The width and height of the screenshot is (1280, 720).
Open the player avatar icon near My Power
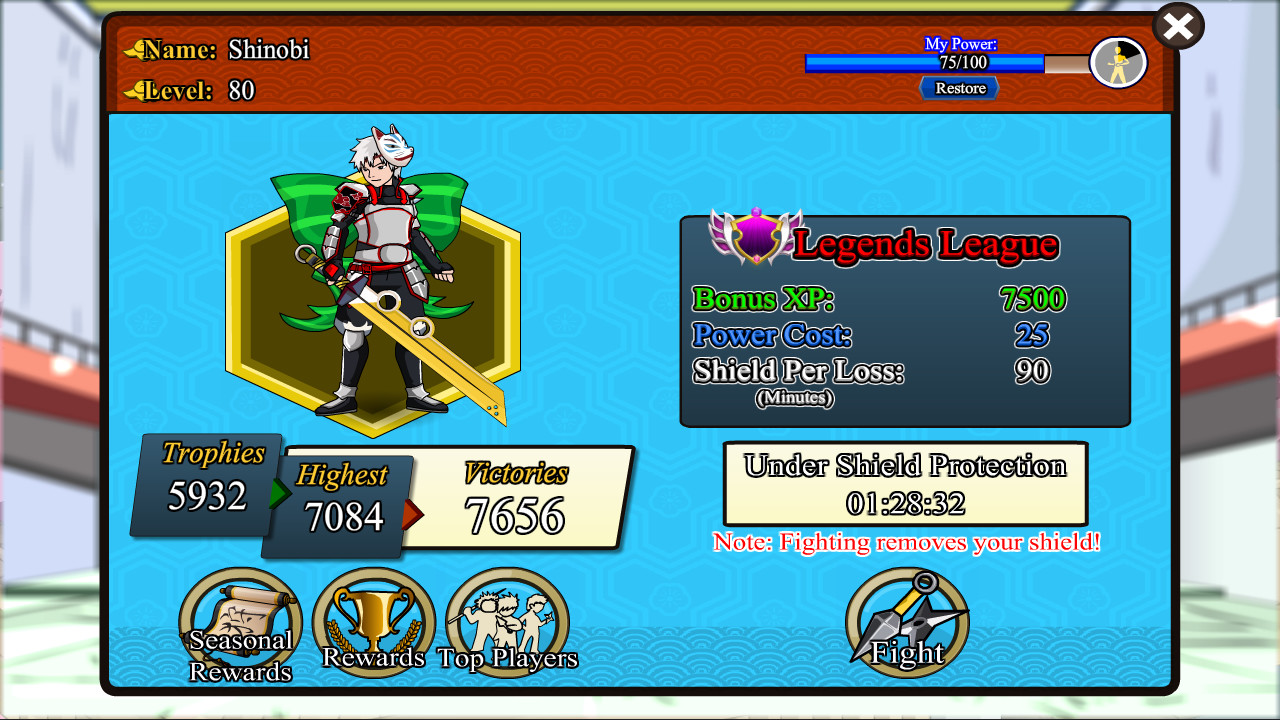tap(1119, 62)
